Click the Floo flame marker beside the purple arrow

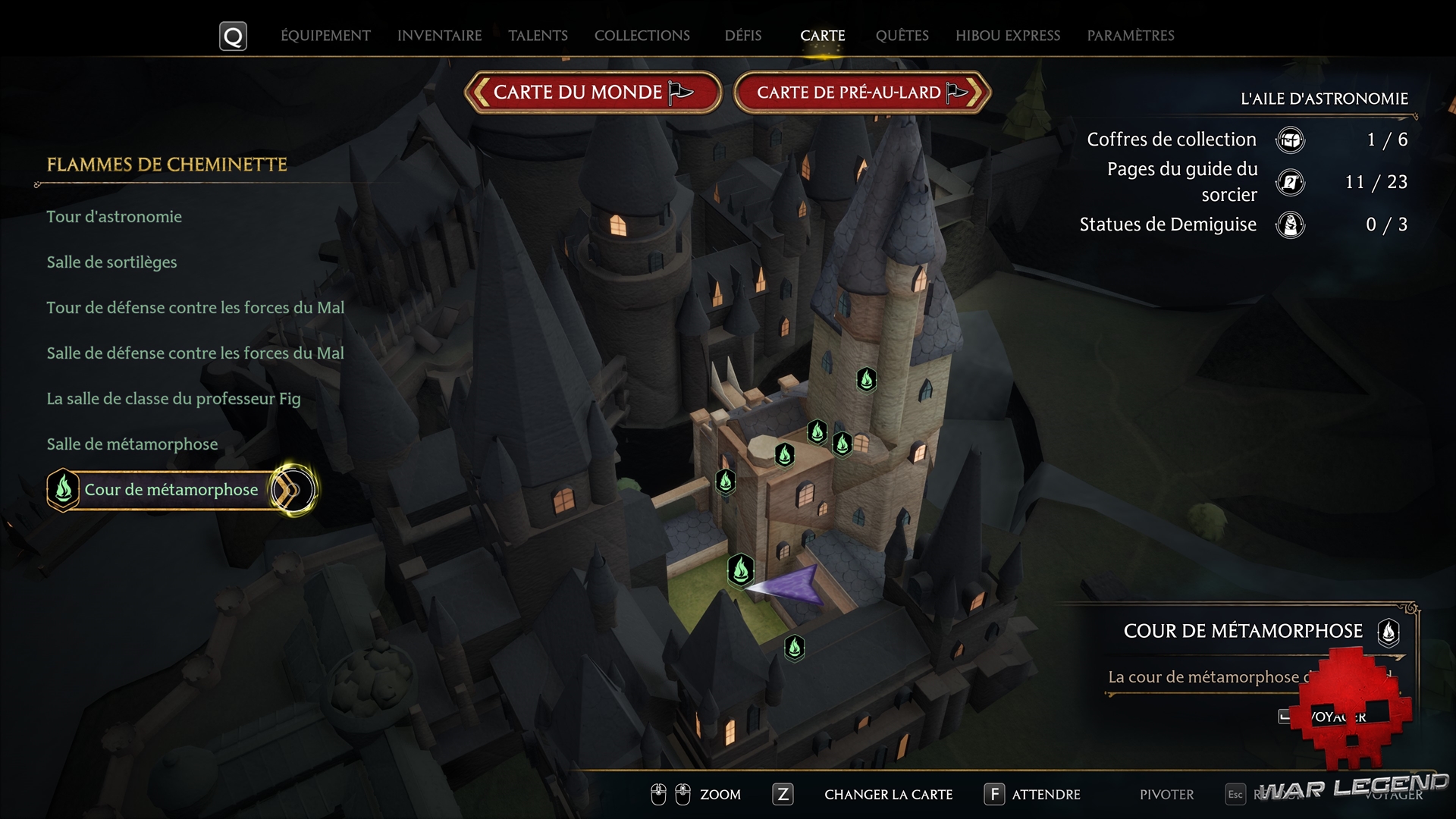tap(740, 570)
